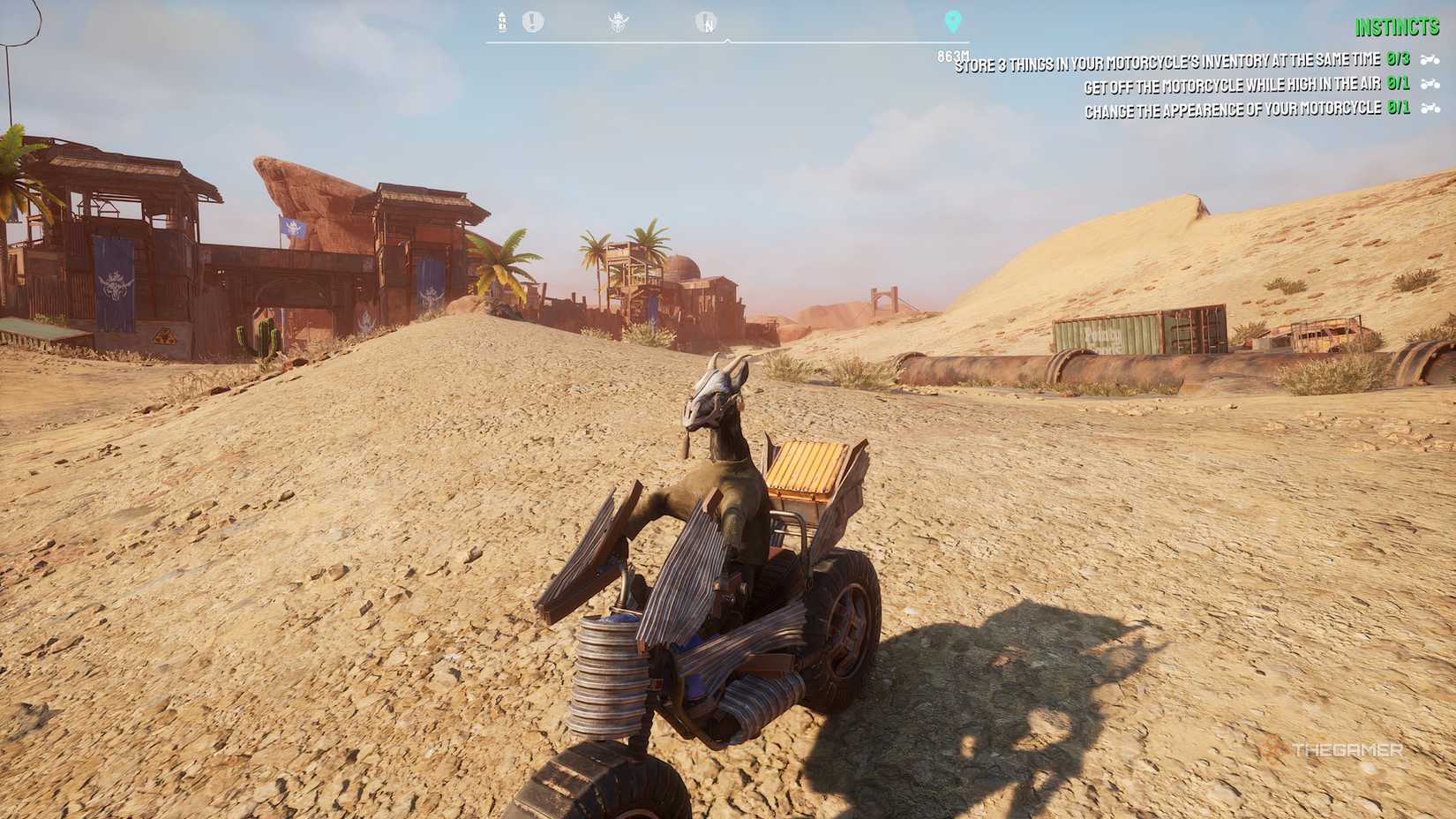
Task: Select the 'Store 3 things' objective text
Action: [x=1169, y=64]
